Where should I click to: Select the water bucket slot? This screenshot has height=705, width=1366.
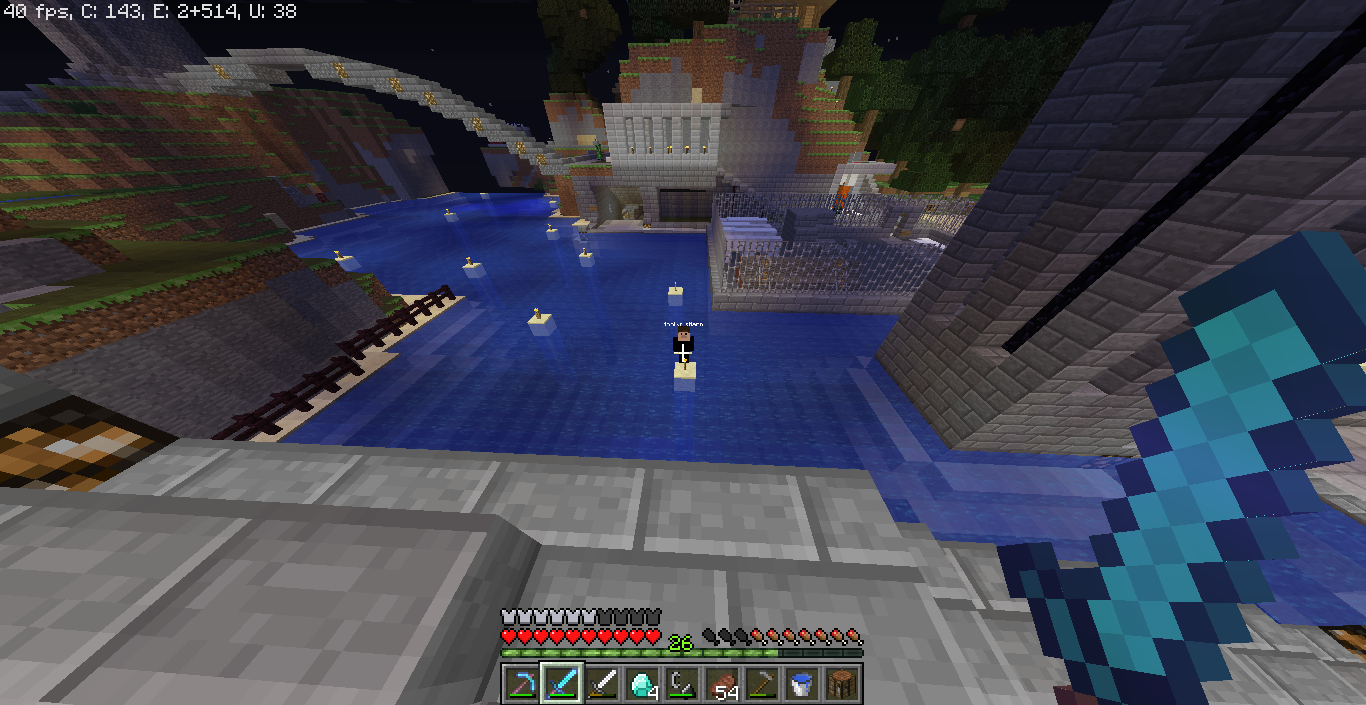click(x=802, y=684)
